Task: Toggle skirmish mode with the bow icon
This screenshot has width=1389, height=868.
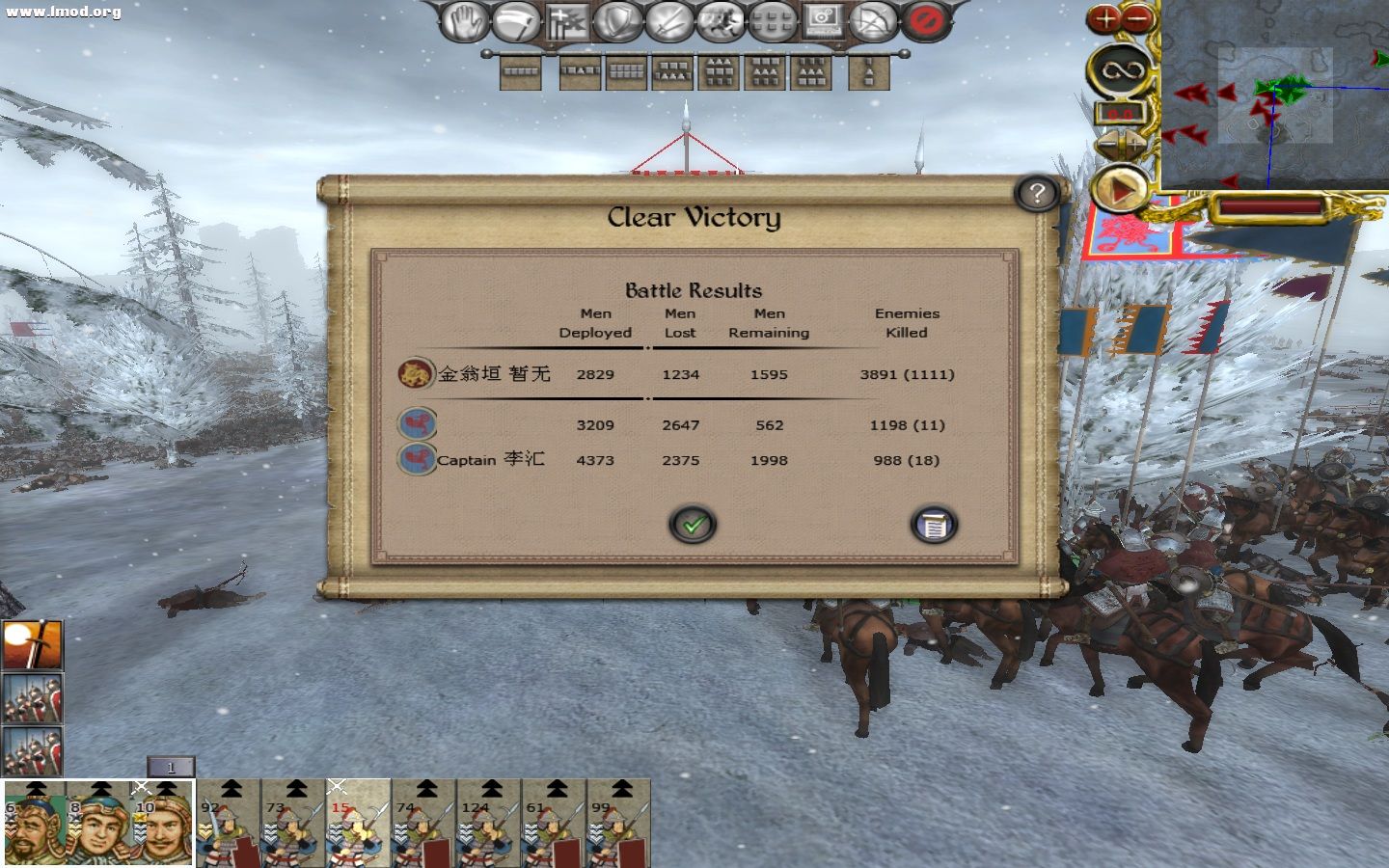Action: [x=873, y=20]
